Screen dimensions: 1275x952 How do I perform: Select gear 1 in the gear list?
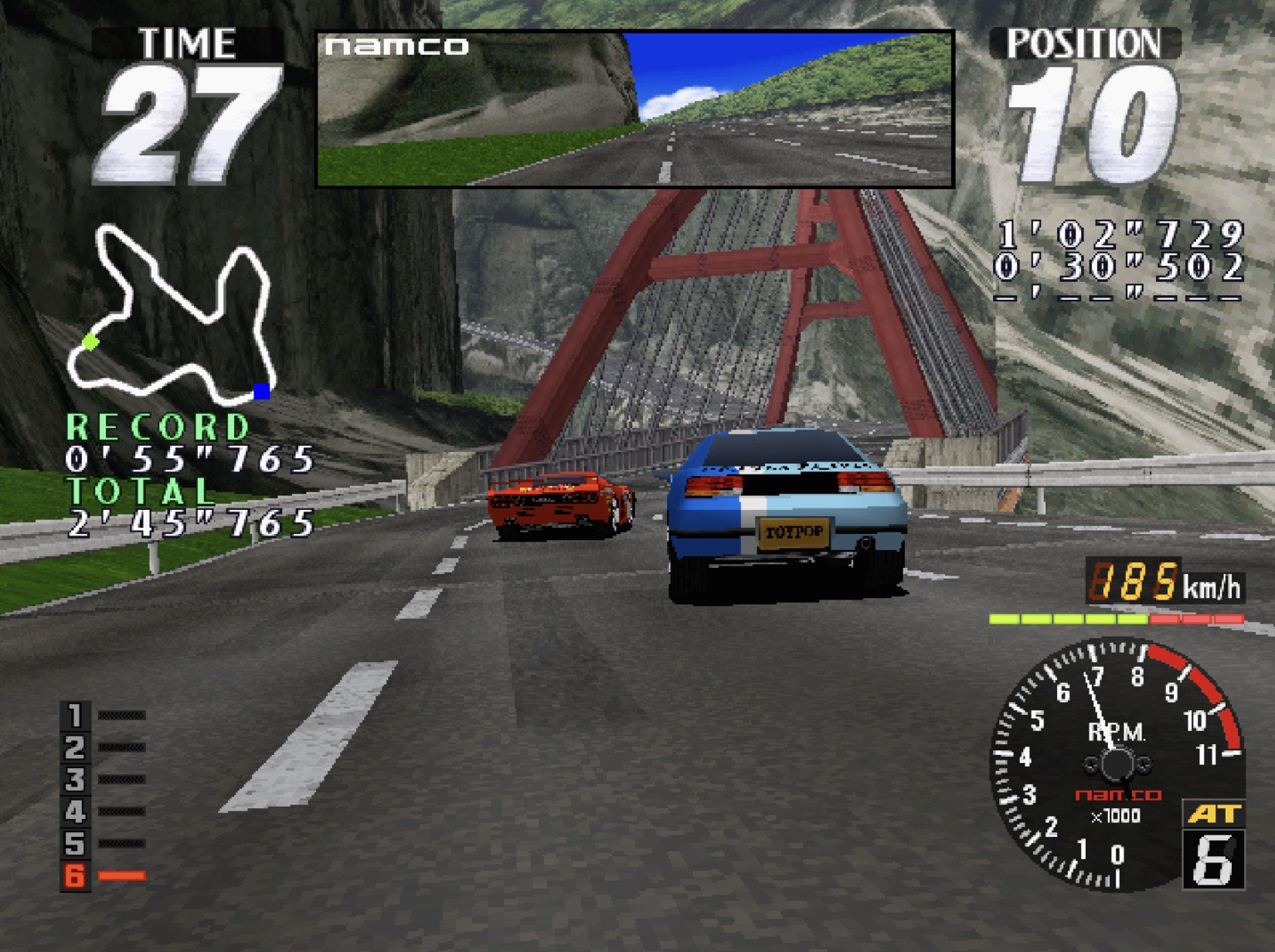pos(76,716)
